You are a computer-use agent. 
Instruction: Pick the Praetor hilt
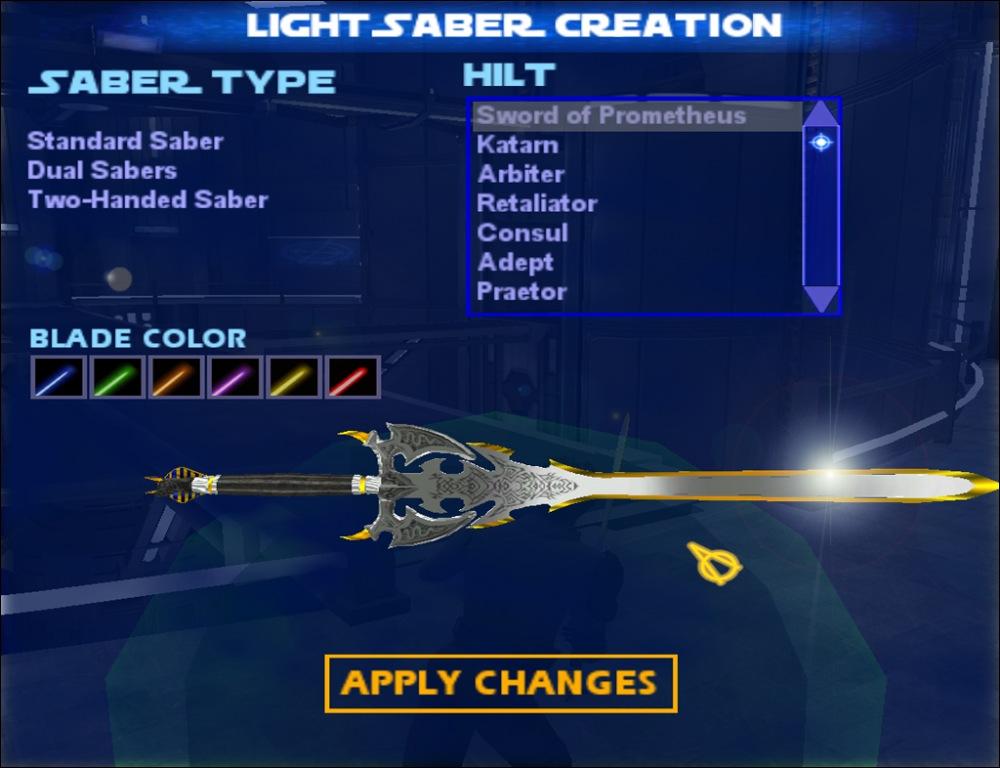[522, 292]
